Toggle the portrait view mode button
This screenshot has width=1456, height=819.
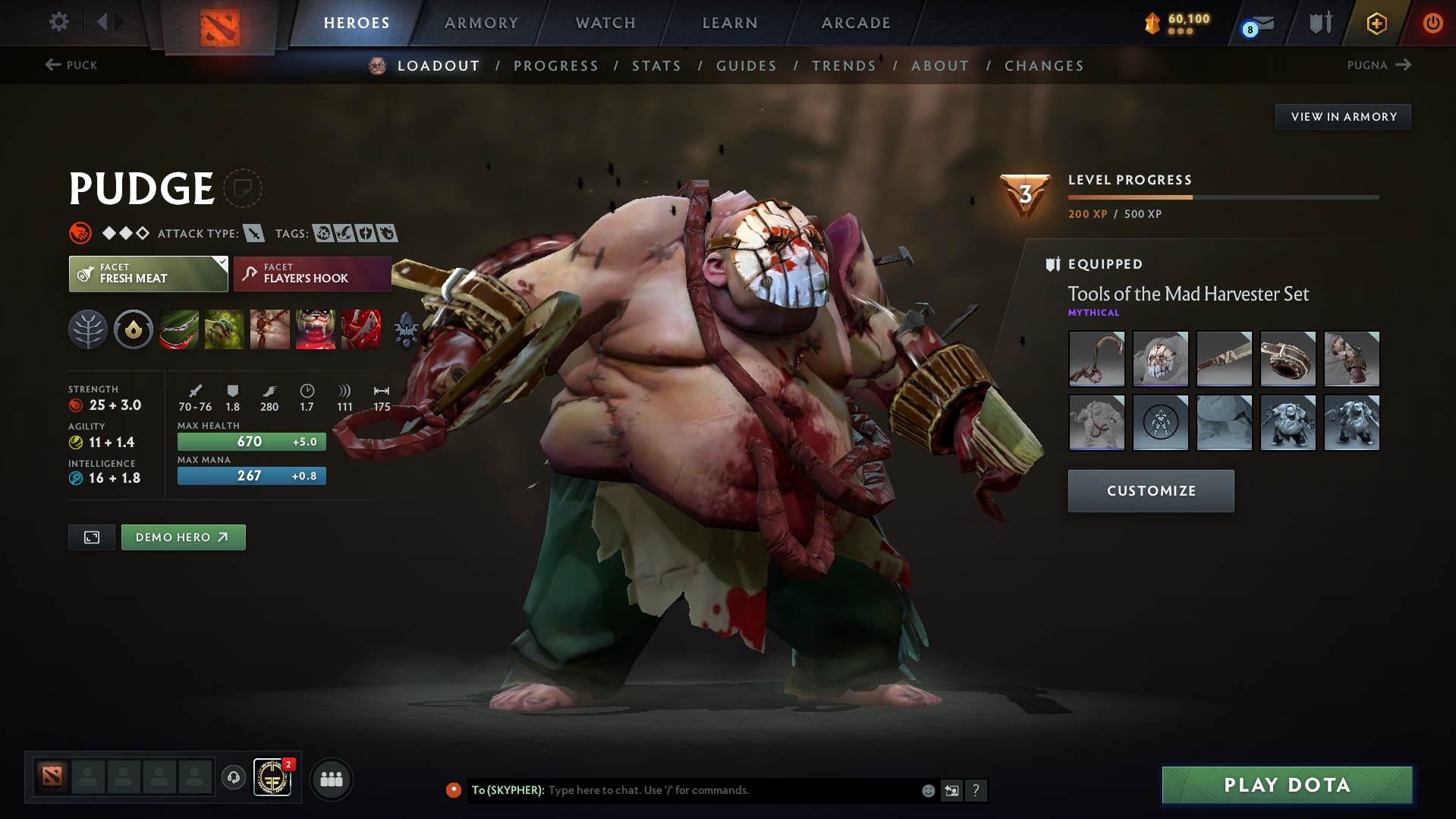pyautogui.click(x=91, y=537)
